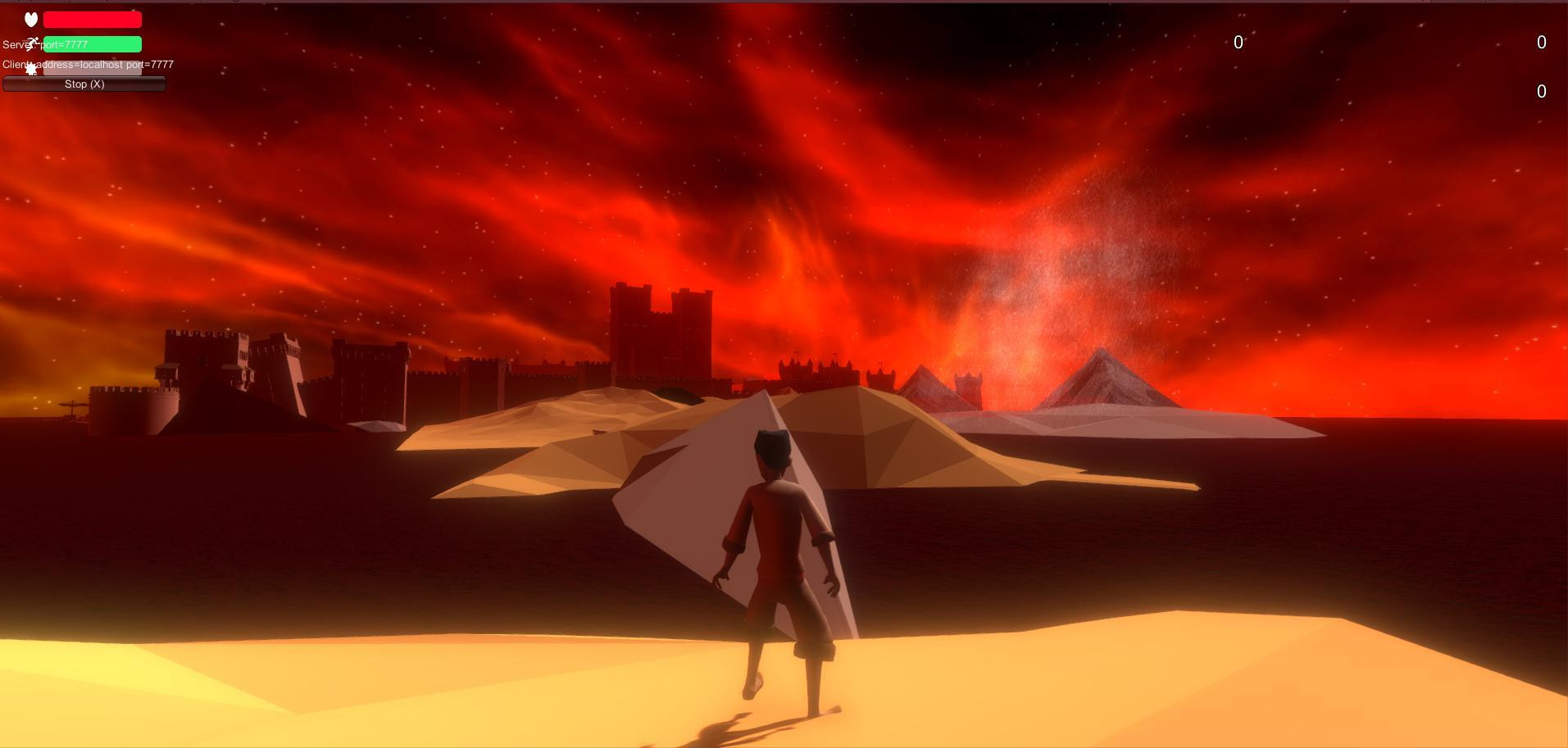
Task: Click the star burst icon near Client label
Action: [31, 68]
